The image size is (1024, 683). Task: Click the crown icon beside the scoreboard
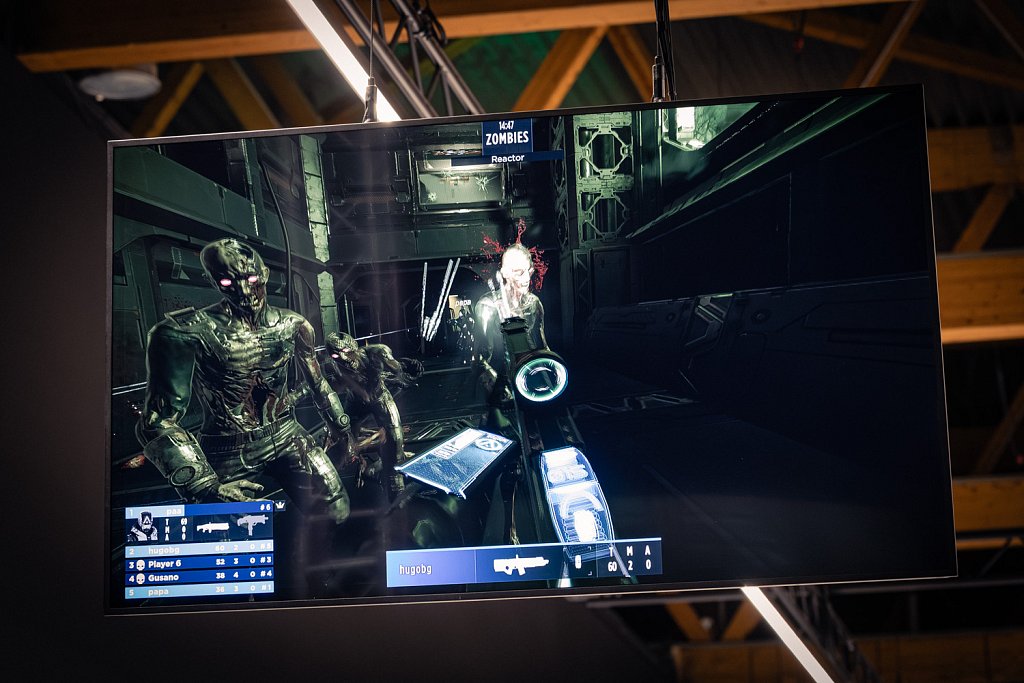tap(279, 505)
